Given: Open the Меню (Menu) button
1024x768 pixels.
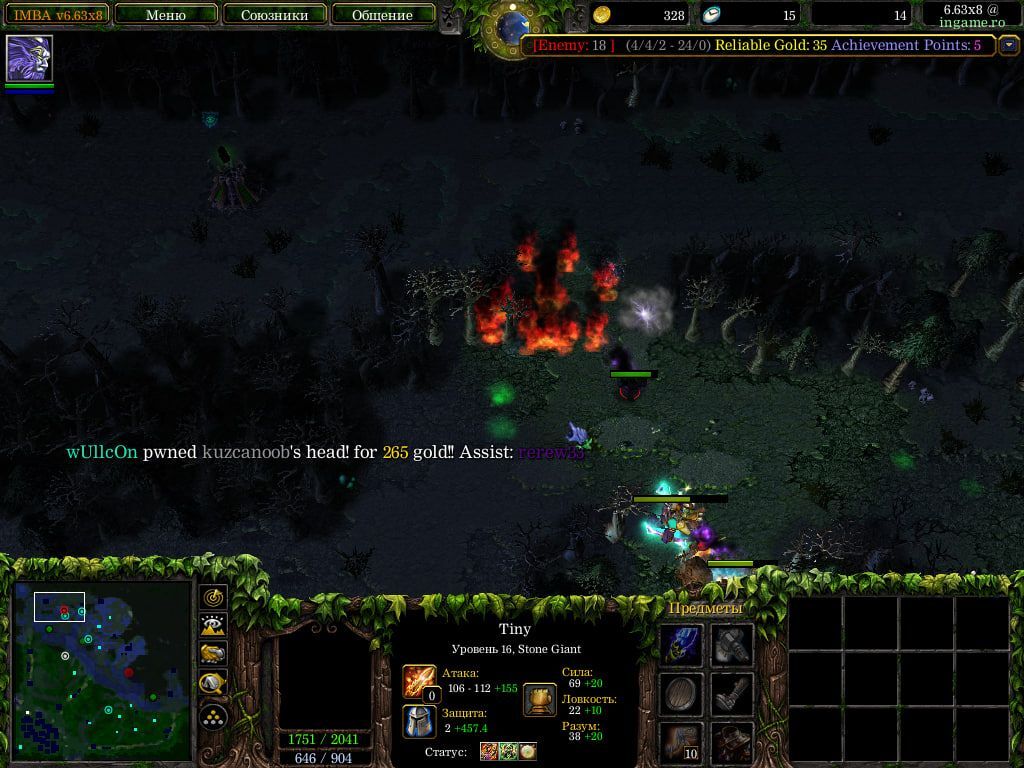Looking at the screenshot, I should pos(165,15).
